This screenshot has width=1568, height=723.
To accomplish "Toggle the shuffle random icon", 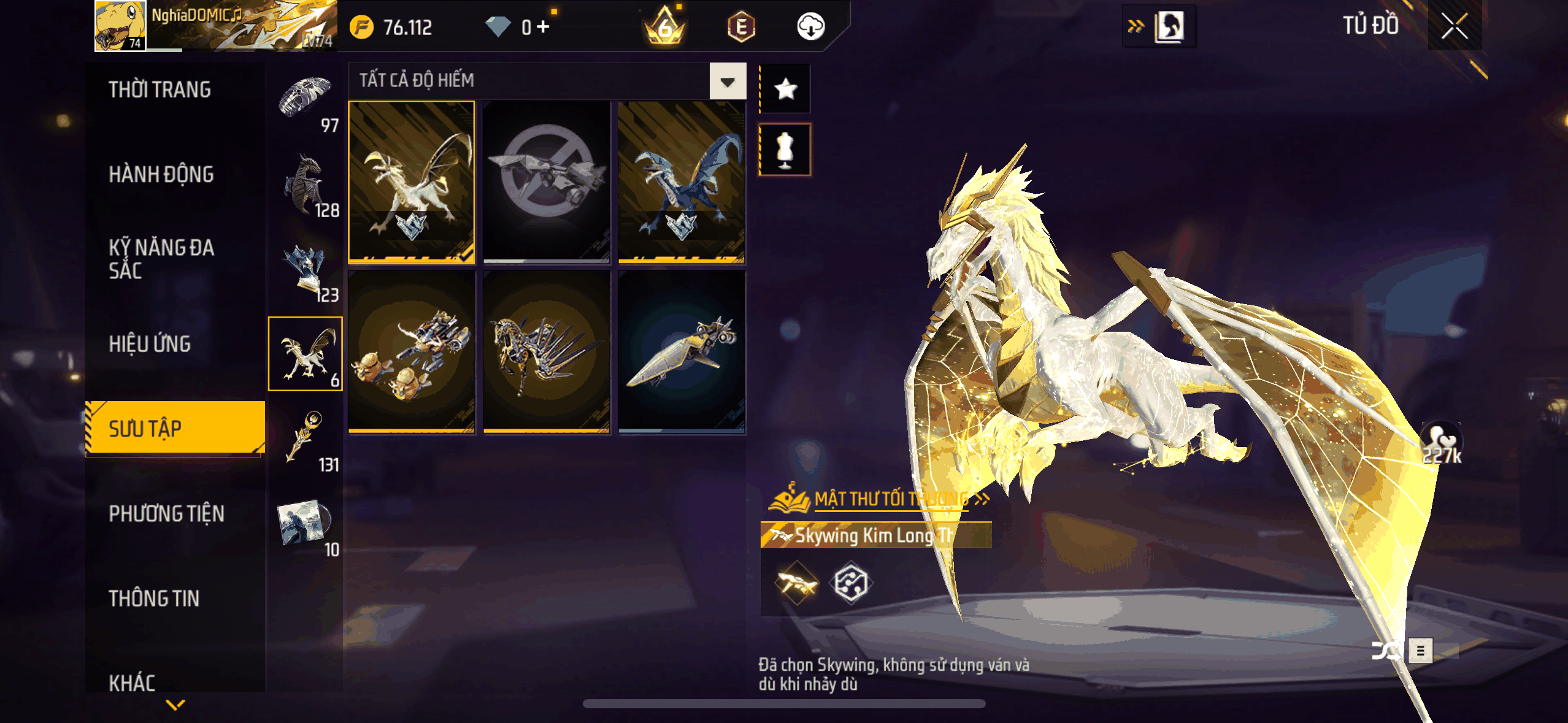I will (x=1385, y=651).
